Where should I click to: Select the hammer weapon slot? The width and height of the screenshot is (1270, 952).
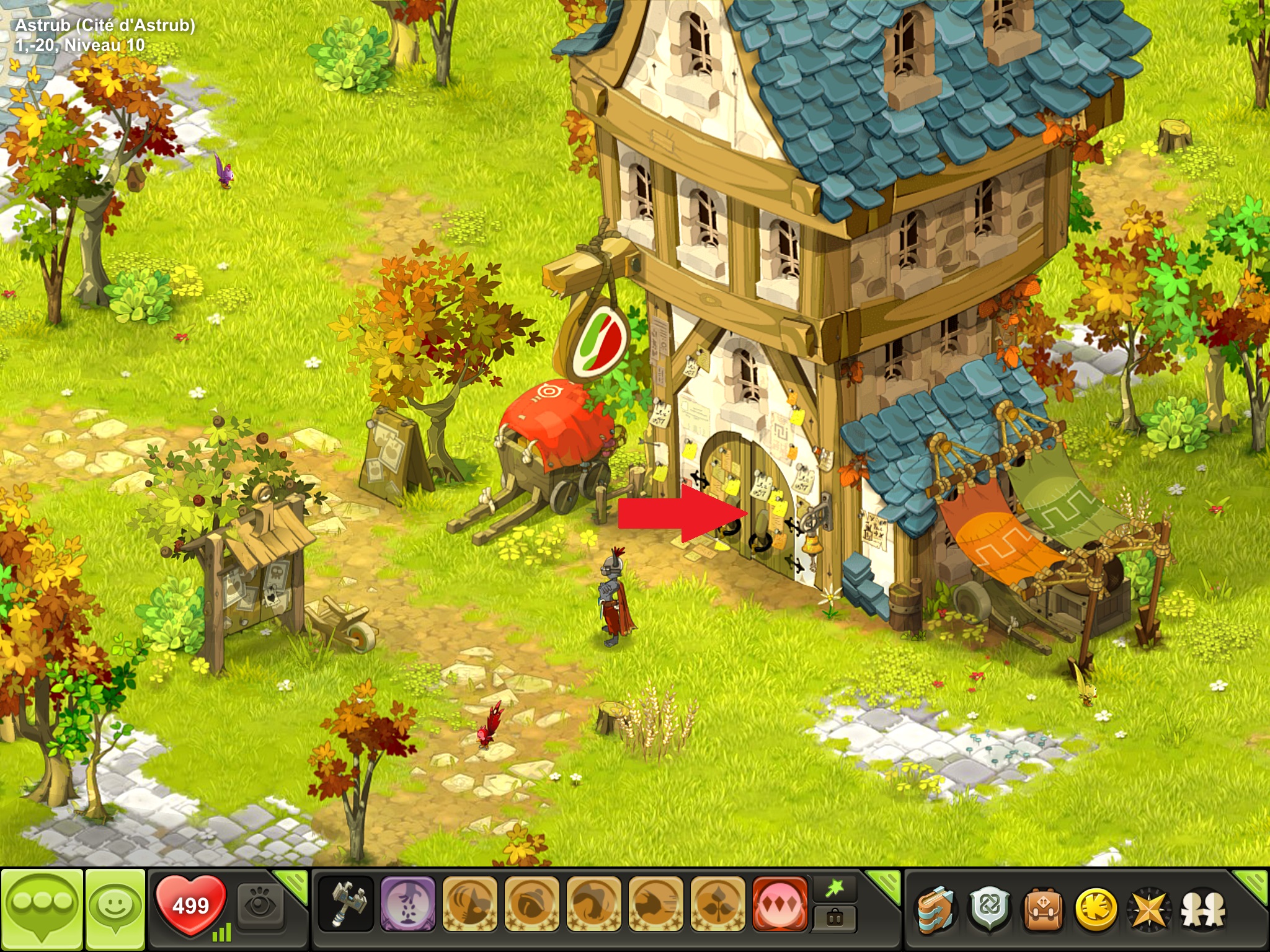click(345, 904)
